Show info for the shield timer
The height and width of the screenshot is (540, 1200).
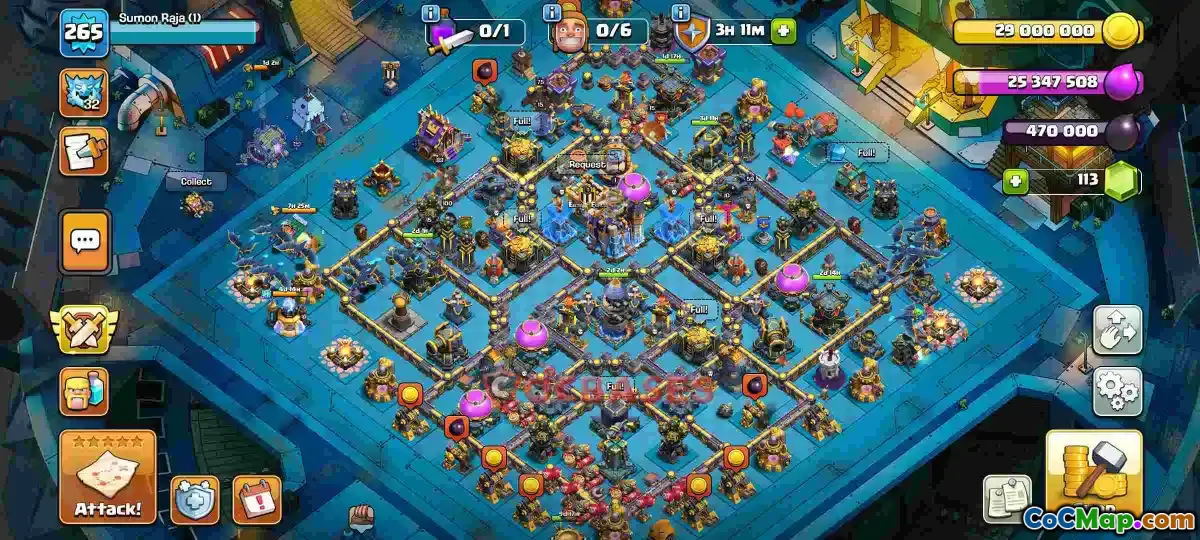tap(682, 13)
